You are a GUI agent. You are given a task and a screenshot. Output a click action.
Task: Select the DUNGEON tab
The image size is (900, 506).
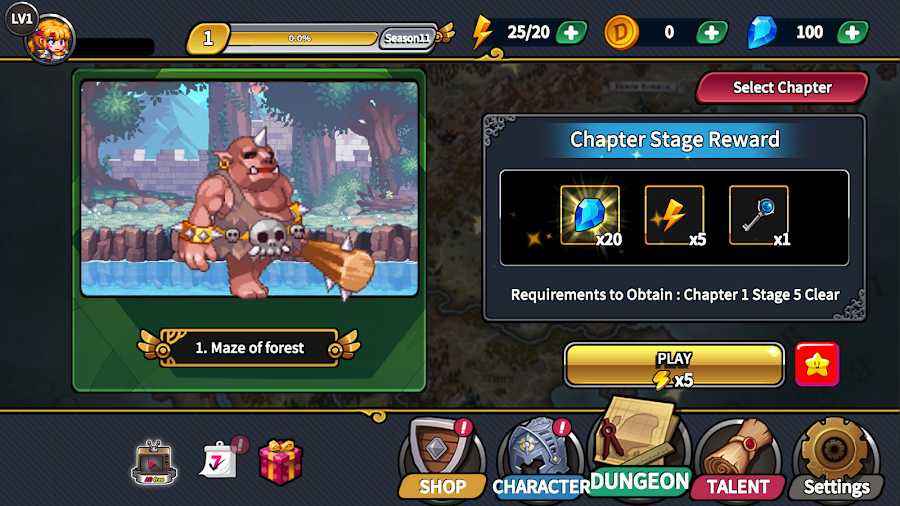pyautogui.click(x=640, y=450)
